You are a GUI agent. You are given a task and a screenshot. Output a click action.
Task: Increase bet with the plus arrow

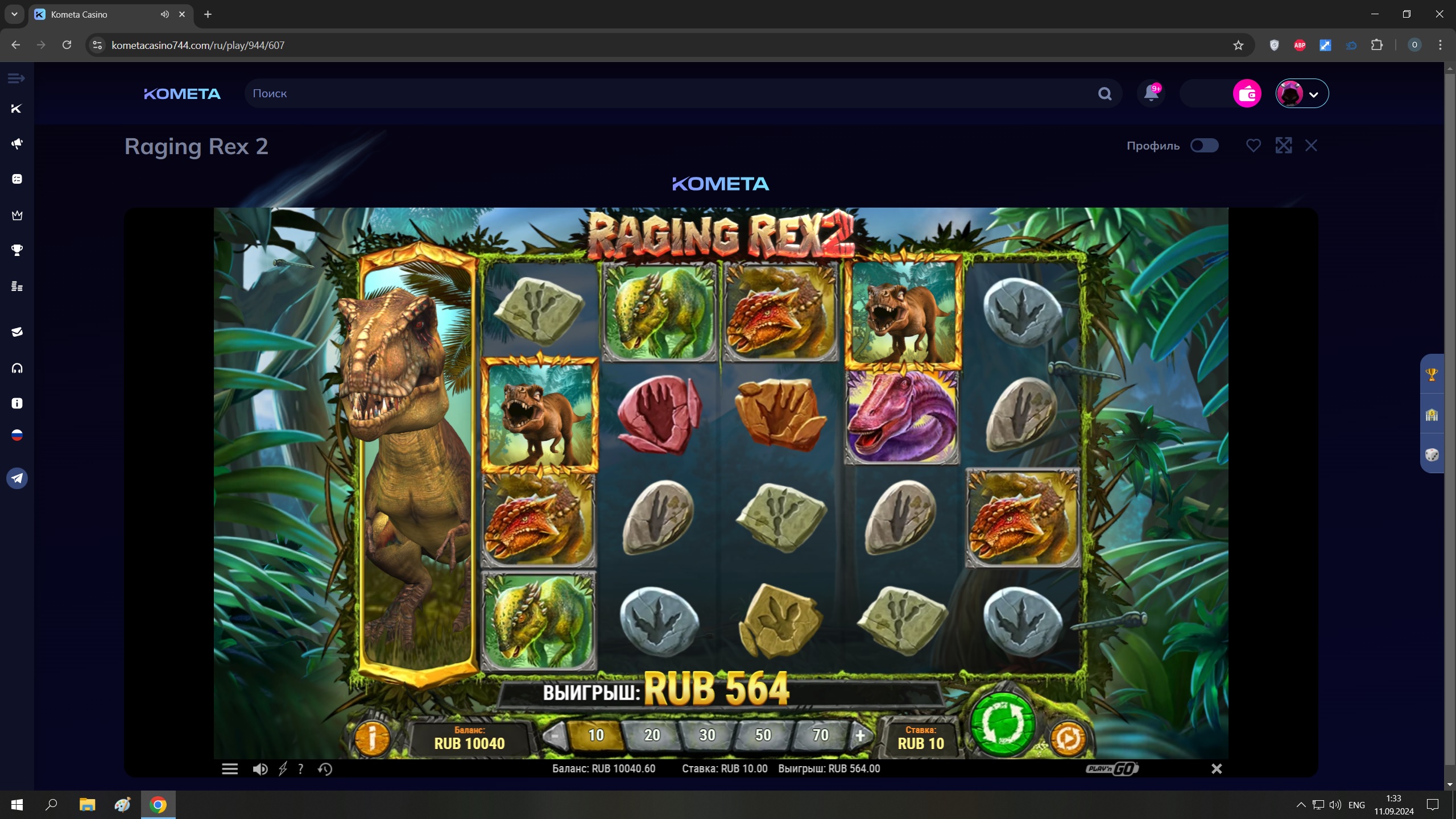(860, 736)
